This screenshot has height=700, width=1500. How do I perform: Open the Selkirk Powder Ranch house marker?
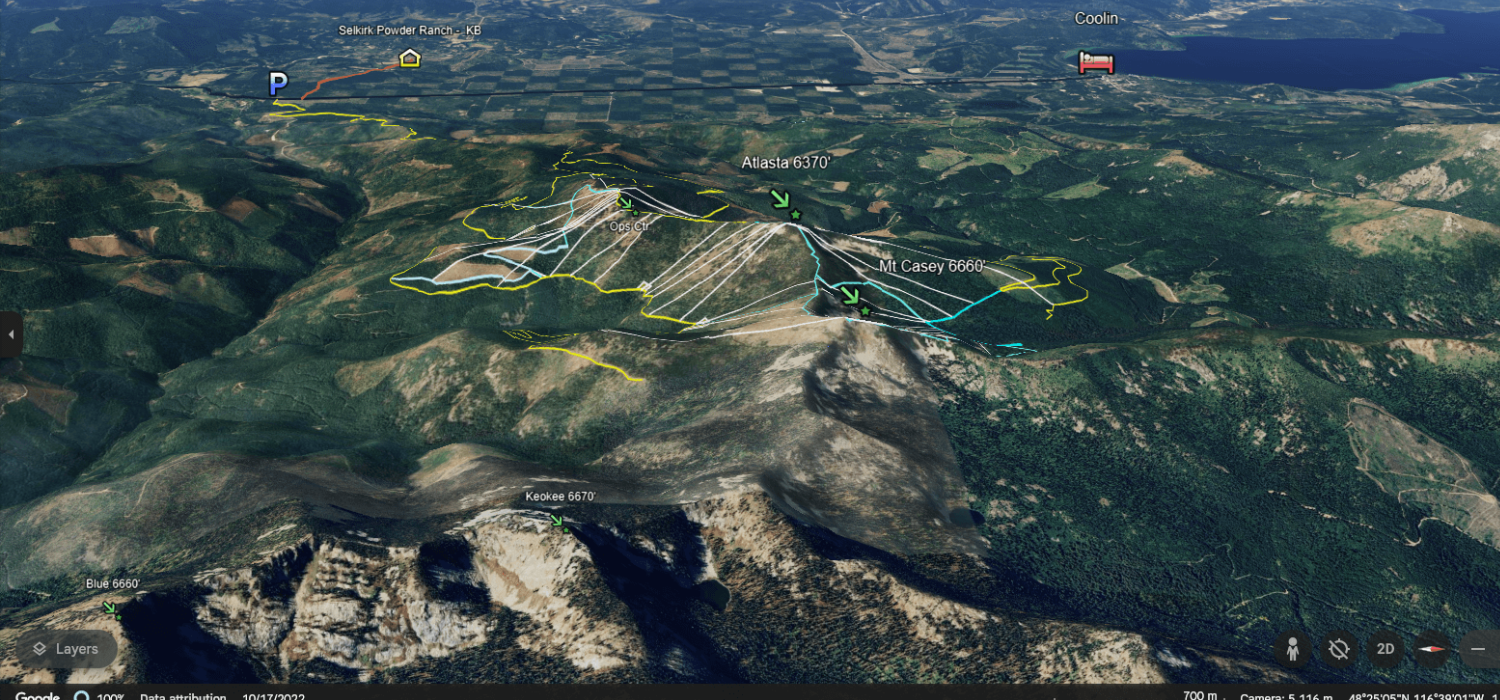[x=409, y=58]
